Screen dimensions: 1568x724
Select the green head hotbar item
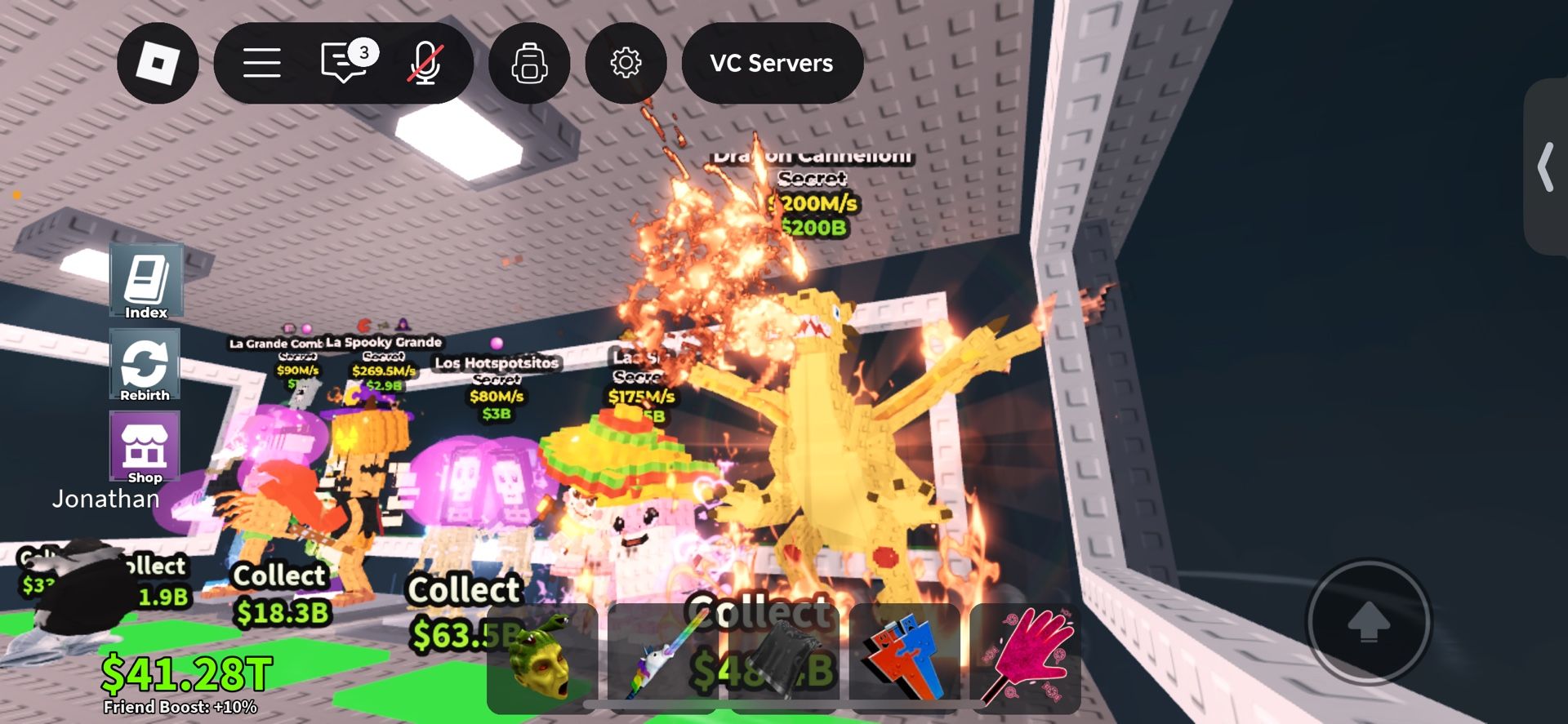542,661
